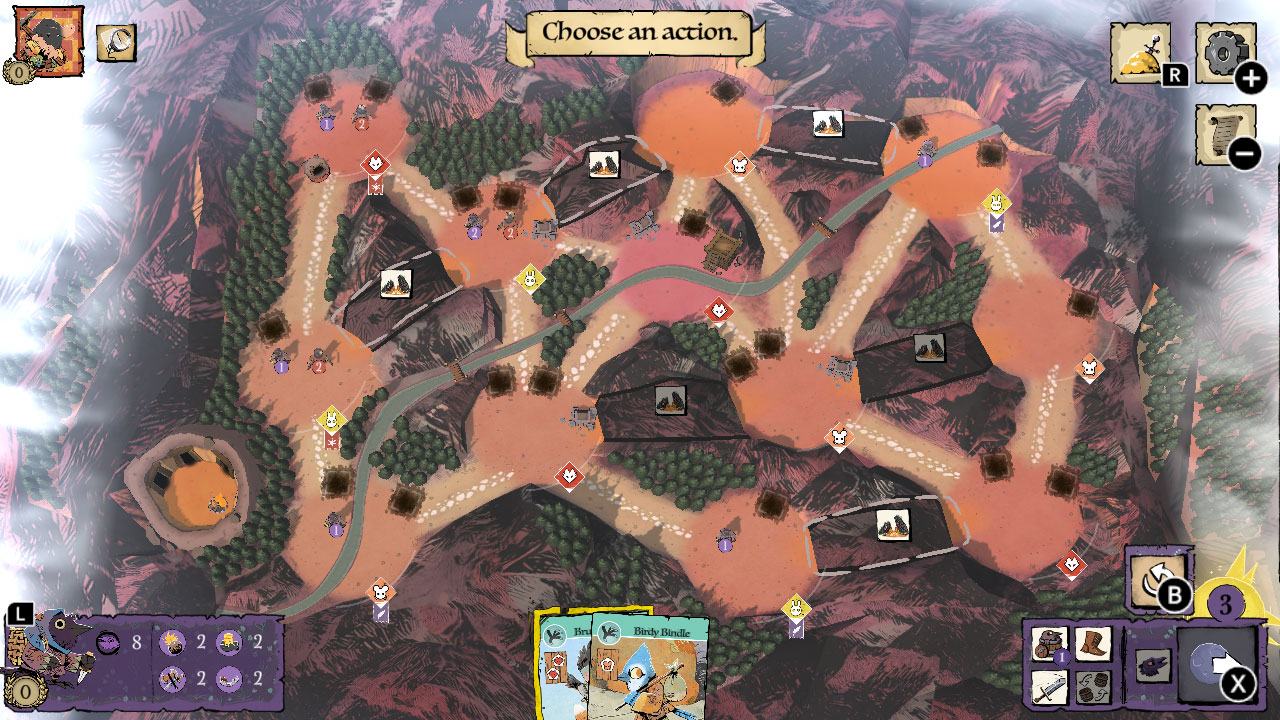Click the purple counter showing 3 actions
Viewport: 1280px width, 720px height.
pyautogui.click(x=1225, y=601)
